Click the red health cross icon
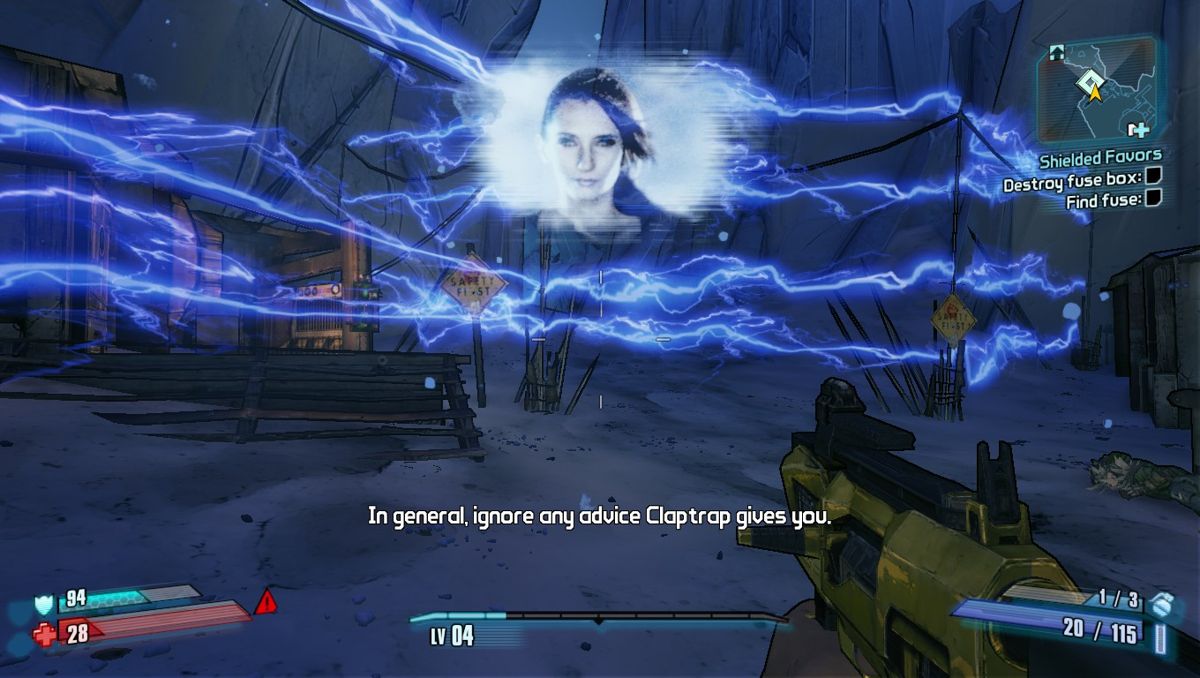The image size is (1200, 678). point(45,633)
